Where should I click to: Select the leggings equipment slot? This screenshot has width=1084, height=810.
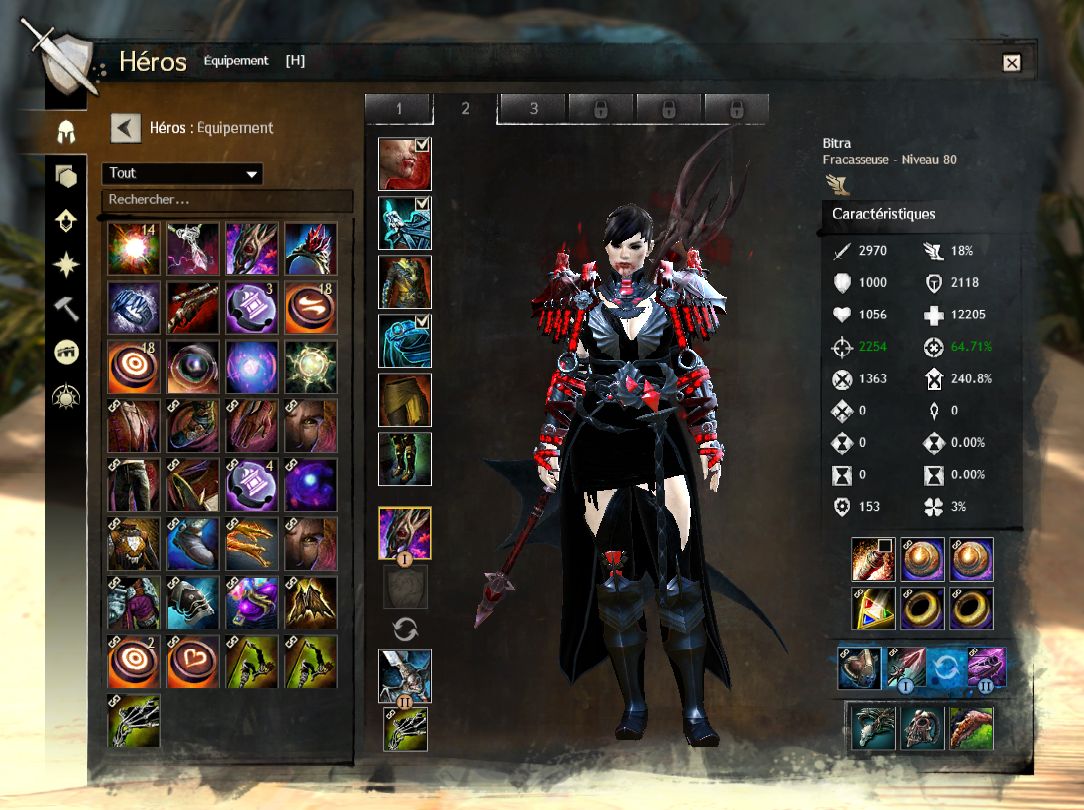404,400
